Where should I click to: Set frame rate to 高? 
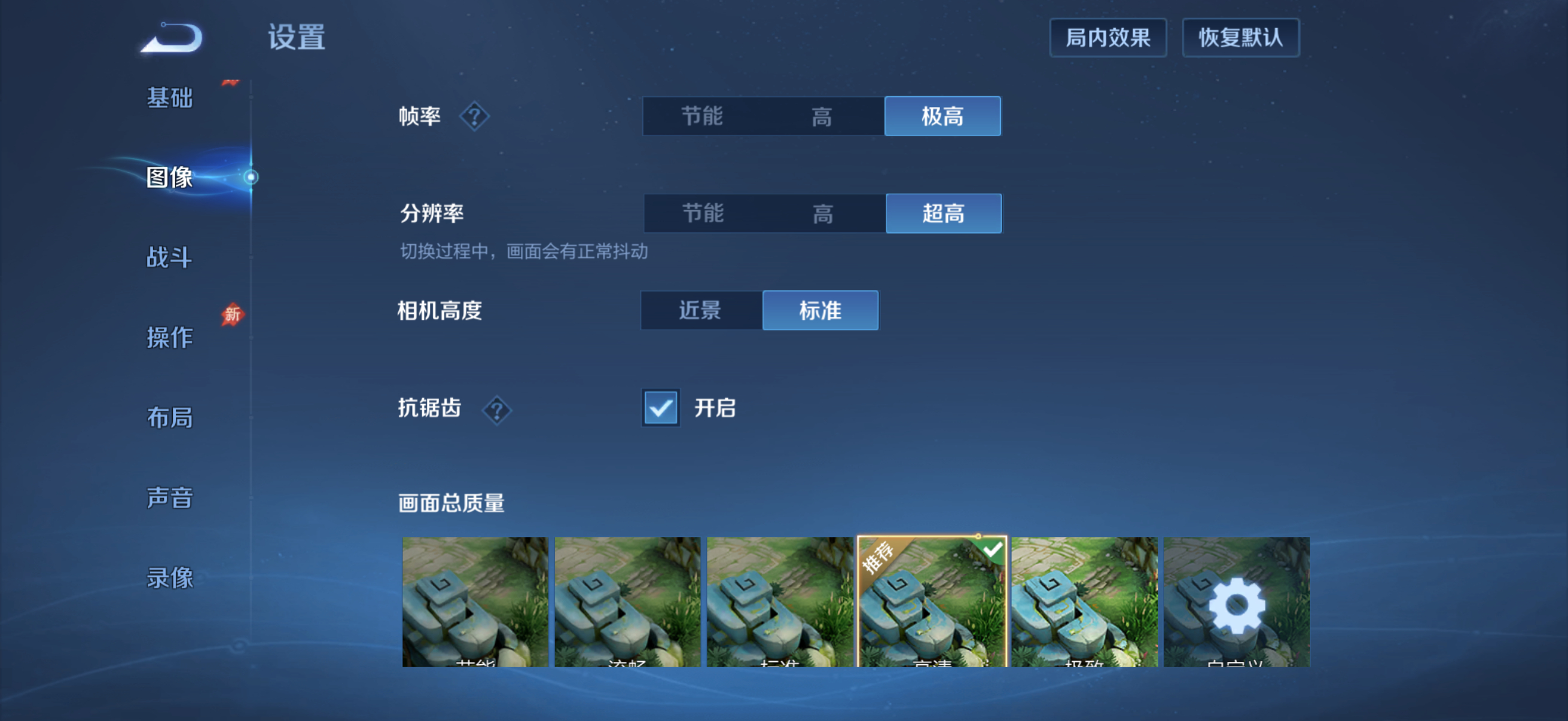coord(823,116)
